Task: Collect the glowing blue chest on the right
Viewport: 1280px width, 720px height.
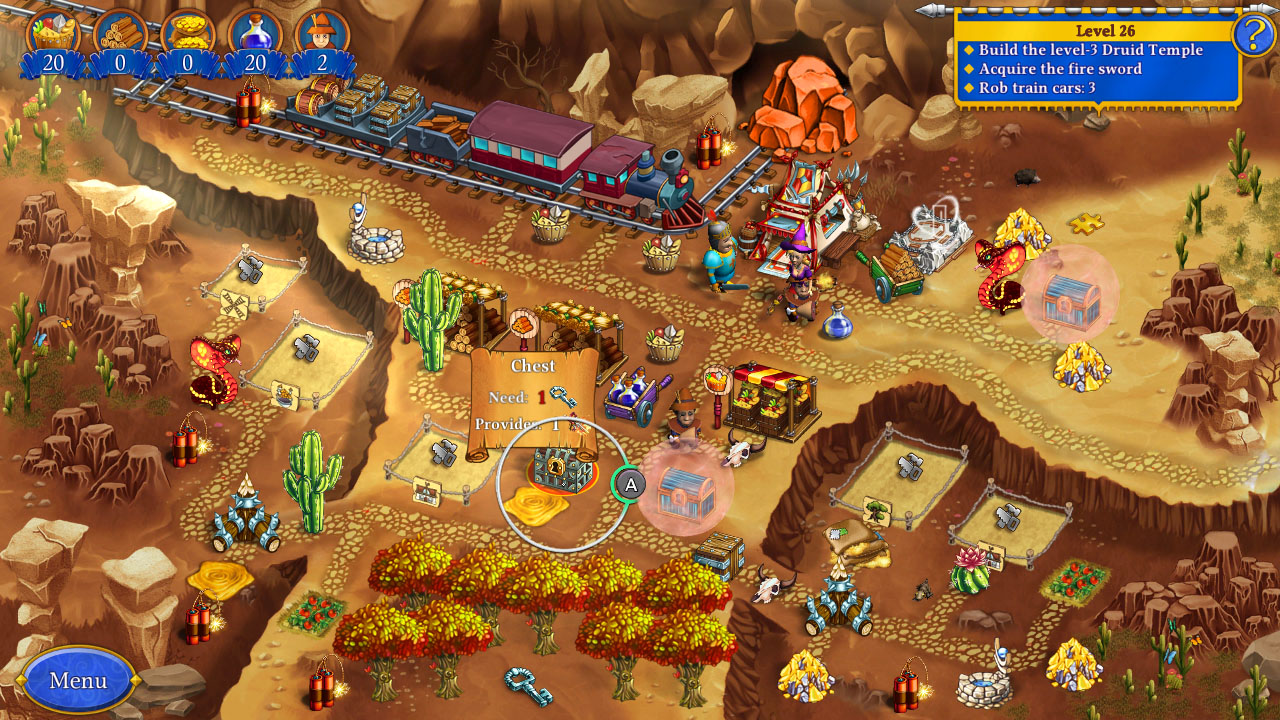Action: coord(1073,300)
